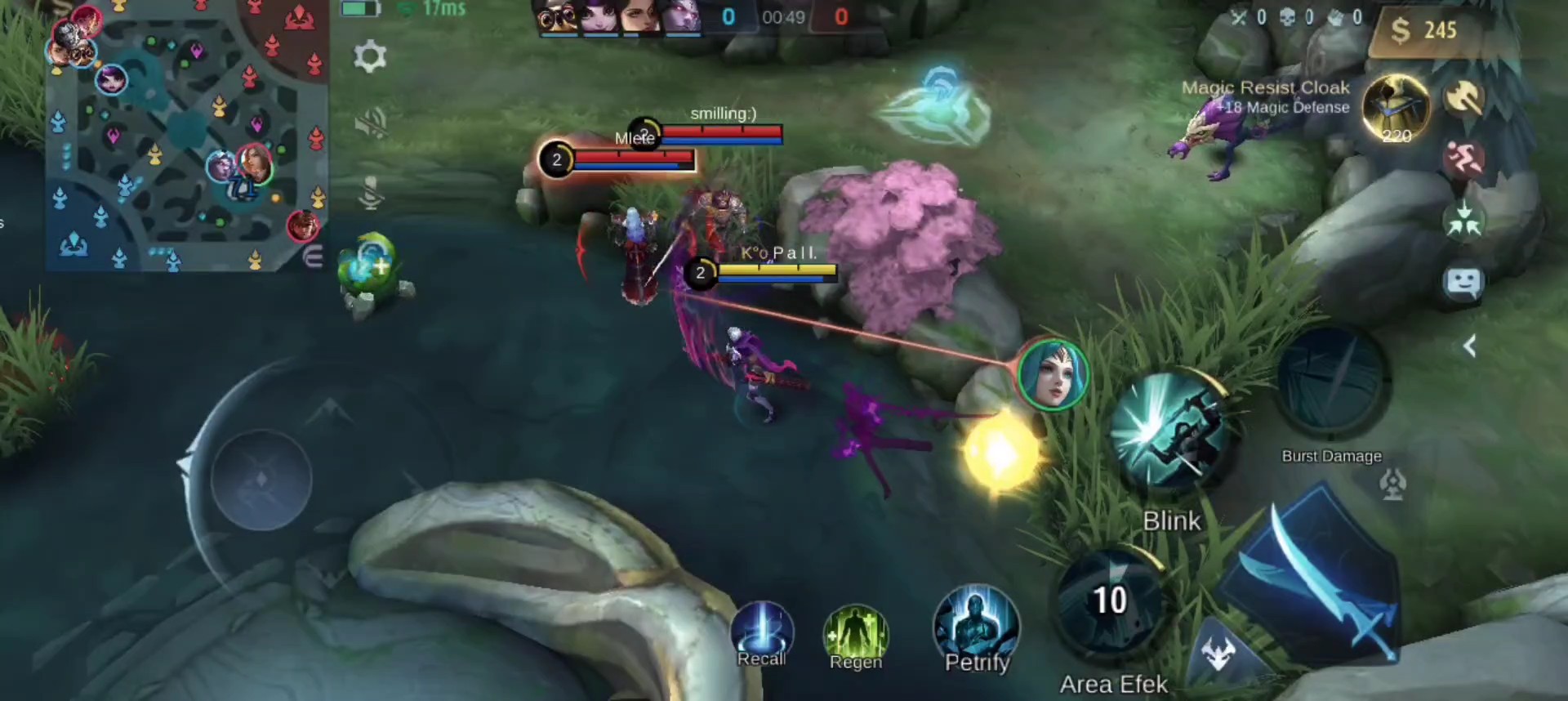Use the Recall spell
This screenshot has height=701, width=1568.
[762, 635]
